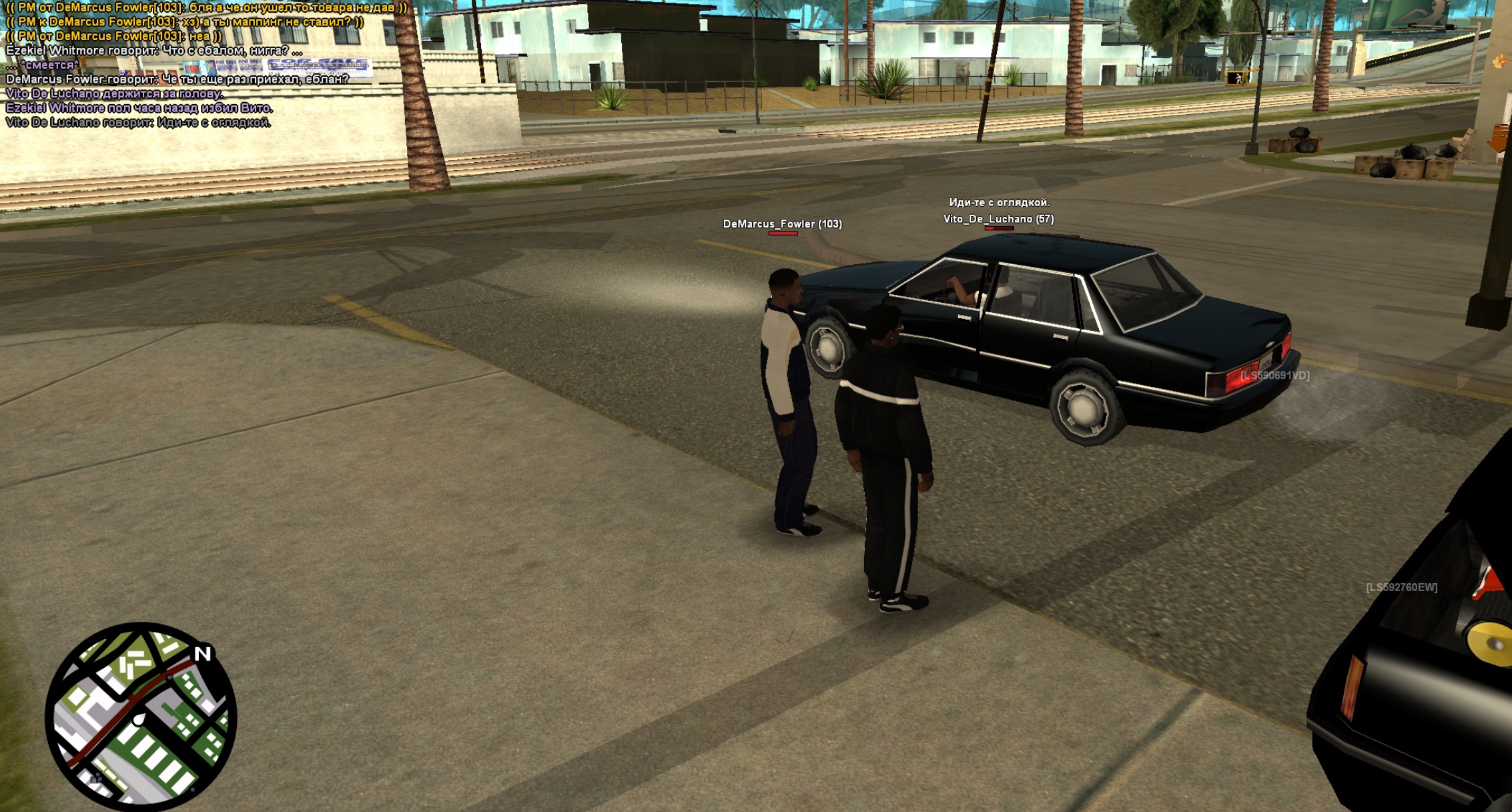
Task: Select the first yellow PM line in chat
Action: pyautogui.click(x=206, y=7)
